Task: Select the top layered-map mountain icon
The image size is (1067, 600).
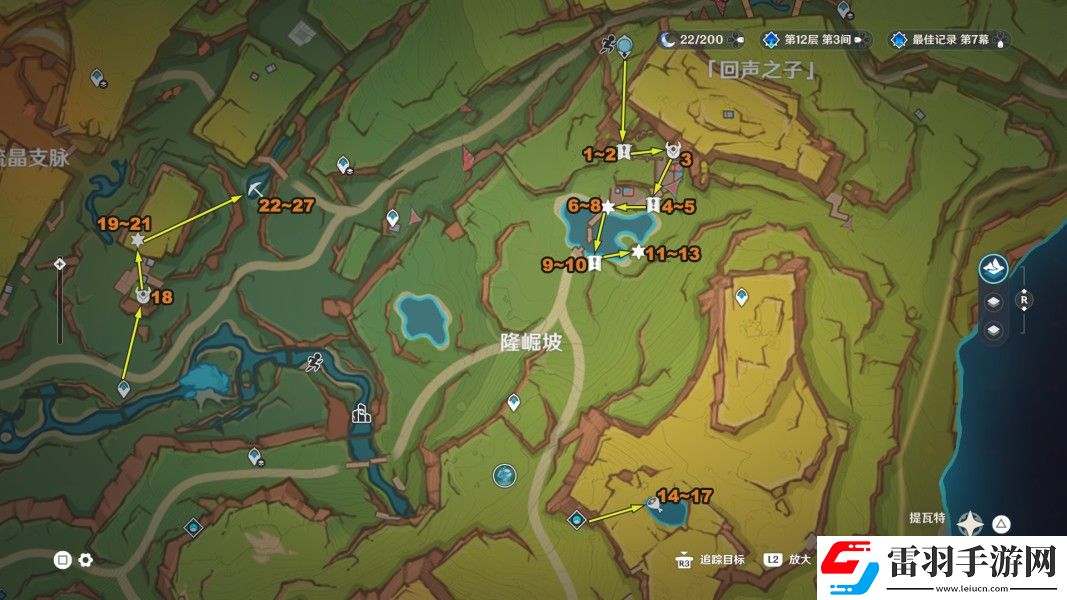Action: coord(993,267)
